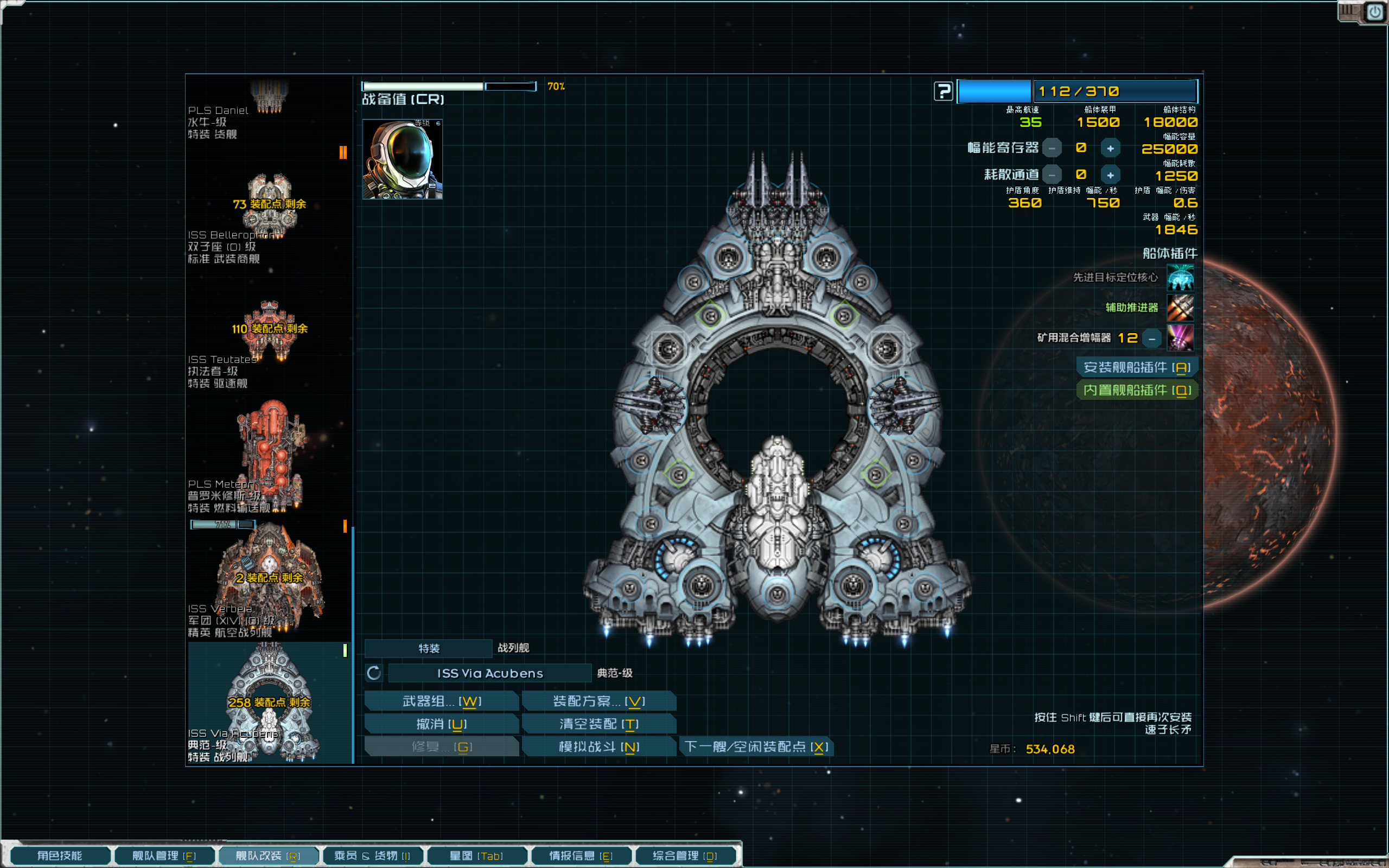Pick the ISS Verbera carrier battleship

tap(269, 580)
